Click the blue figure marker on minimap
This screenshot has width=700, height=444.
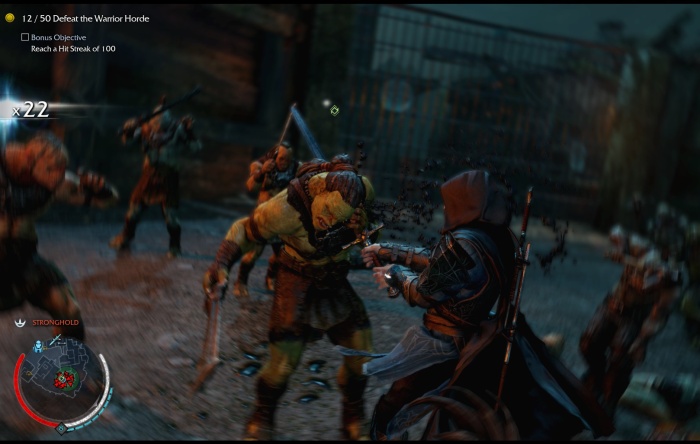pos(38,345)
